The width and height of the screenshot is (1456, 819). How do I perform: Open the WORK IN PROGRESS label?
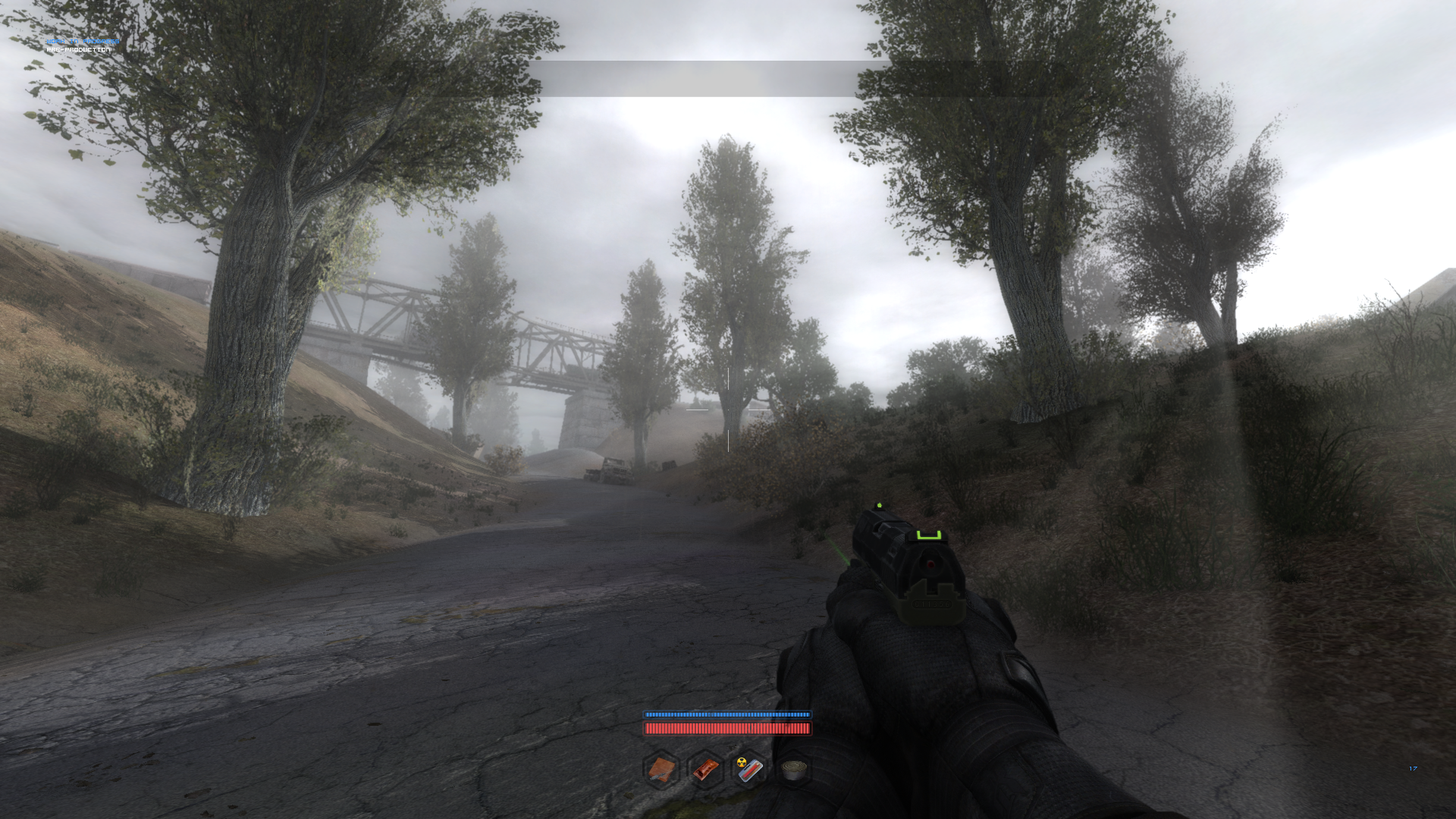click(83, 42)
